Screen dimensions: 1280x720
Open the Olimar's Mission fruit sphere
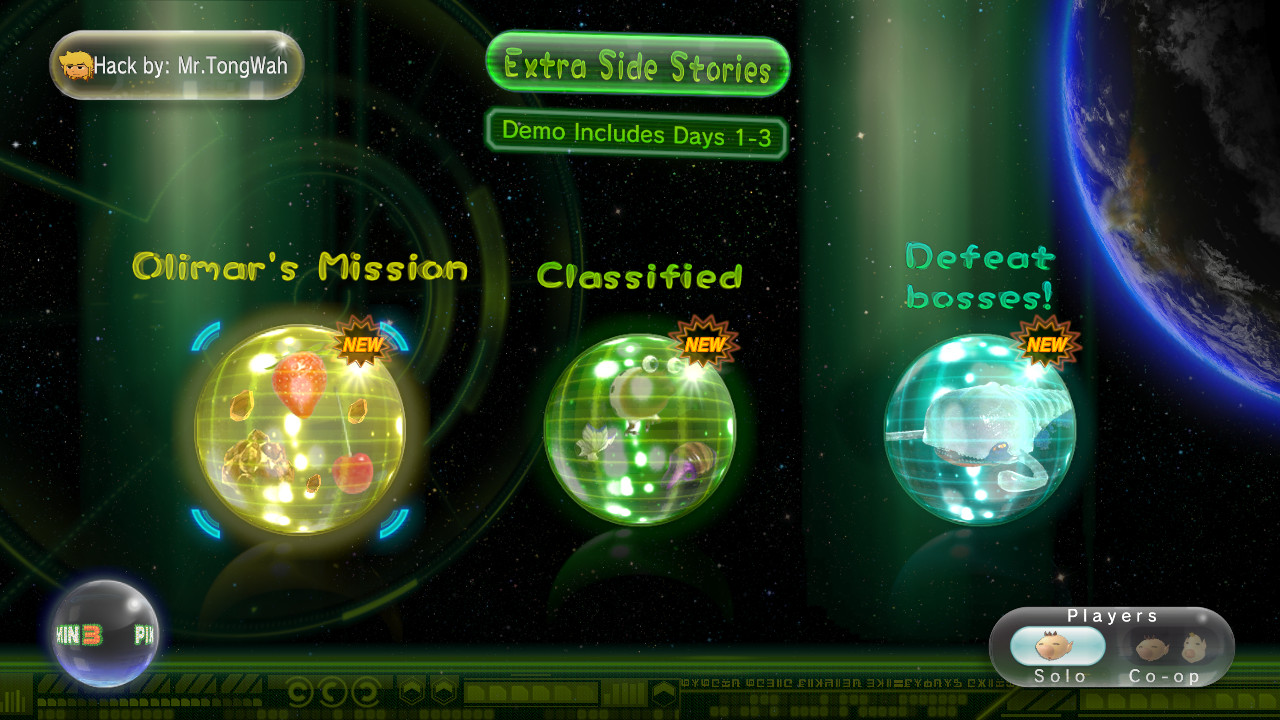(x=300, y=430)
